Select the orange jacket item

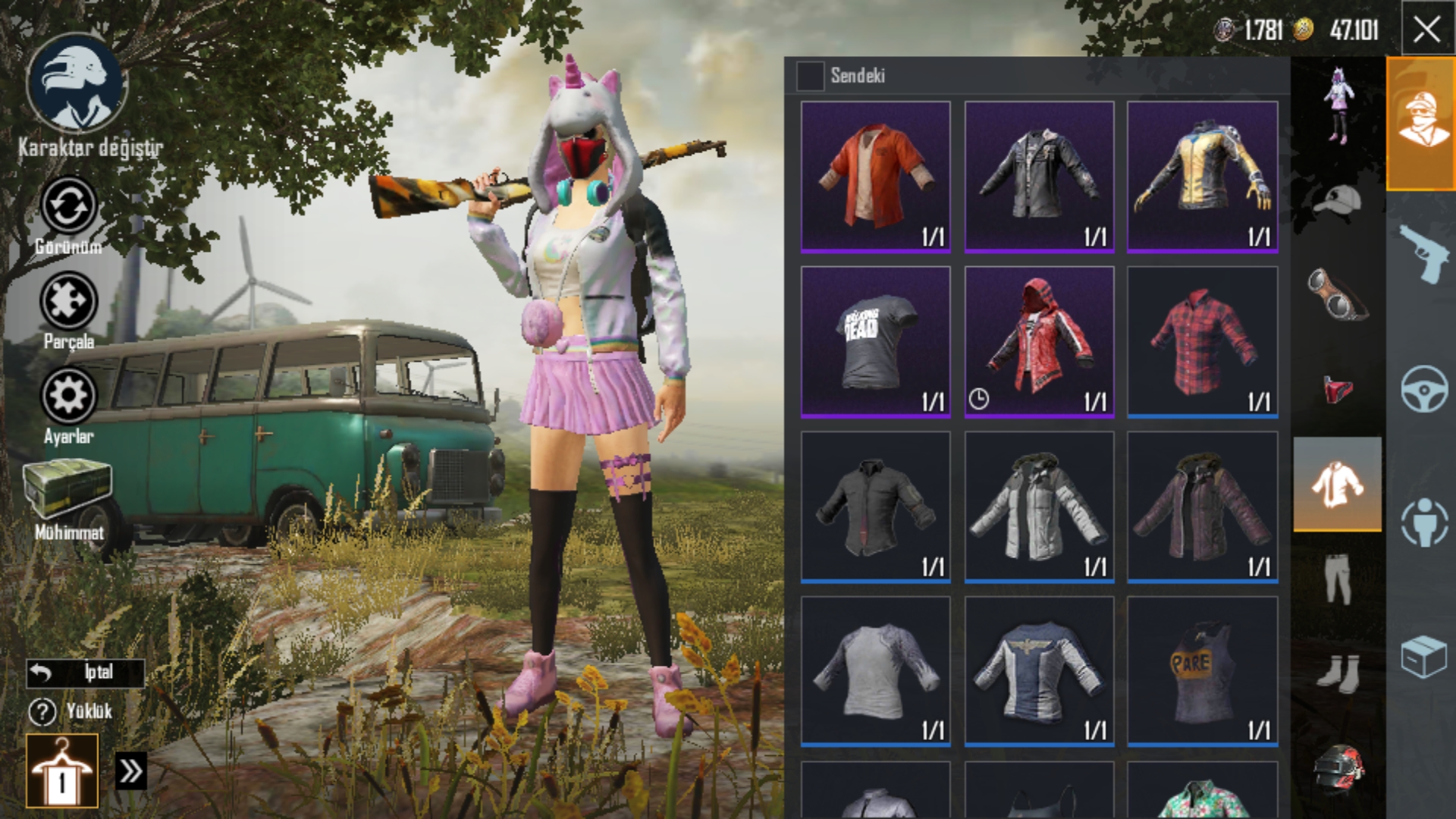pyautogui.click(x=875, y=177)
